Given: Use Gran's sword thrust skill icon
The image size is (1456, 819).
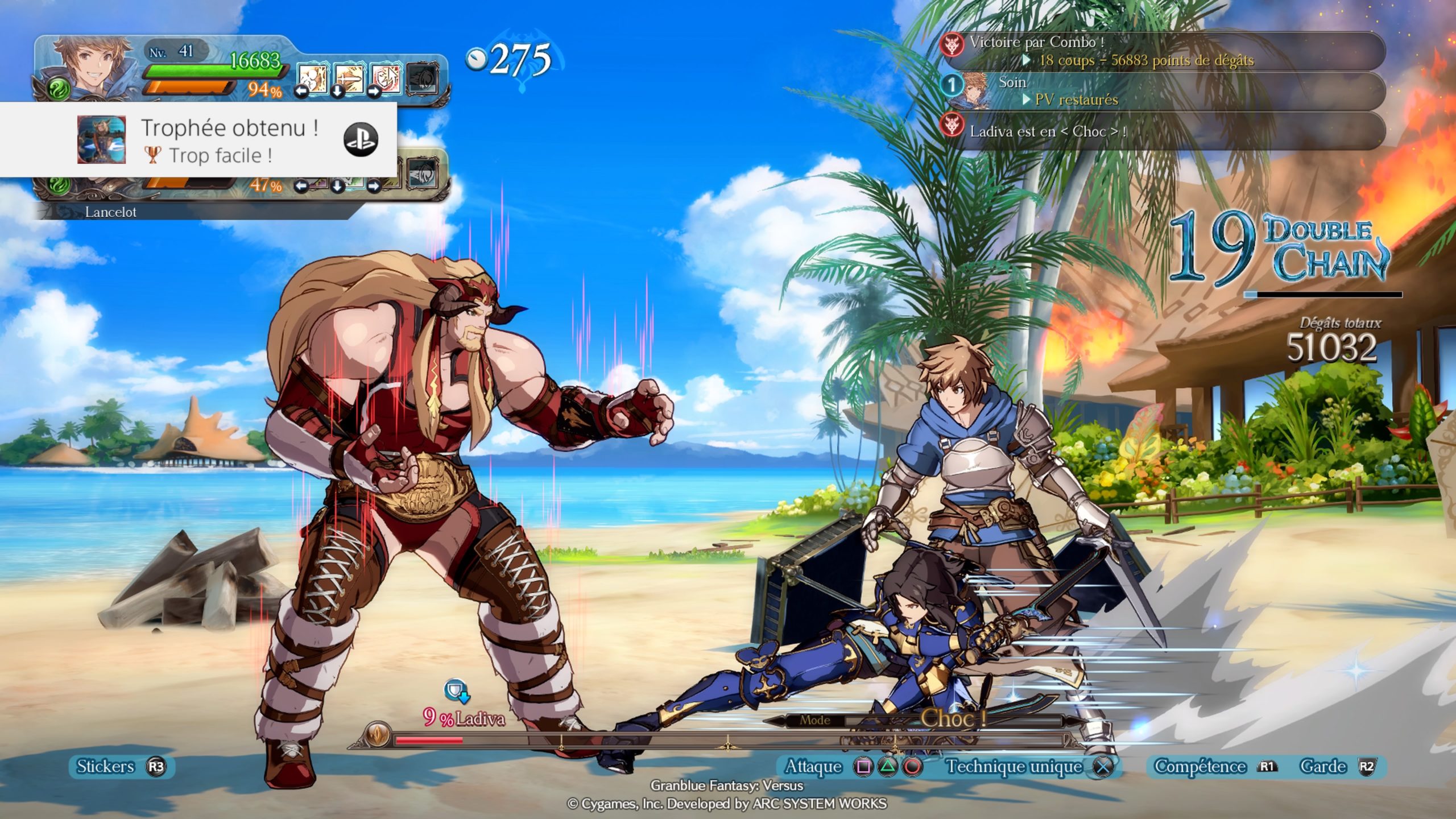Looking at the screenshot, I should [x=348, y=79].
